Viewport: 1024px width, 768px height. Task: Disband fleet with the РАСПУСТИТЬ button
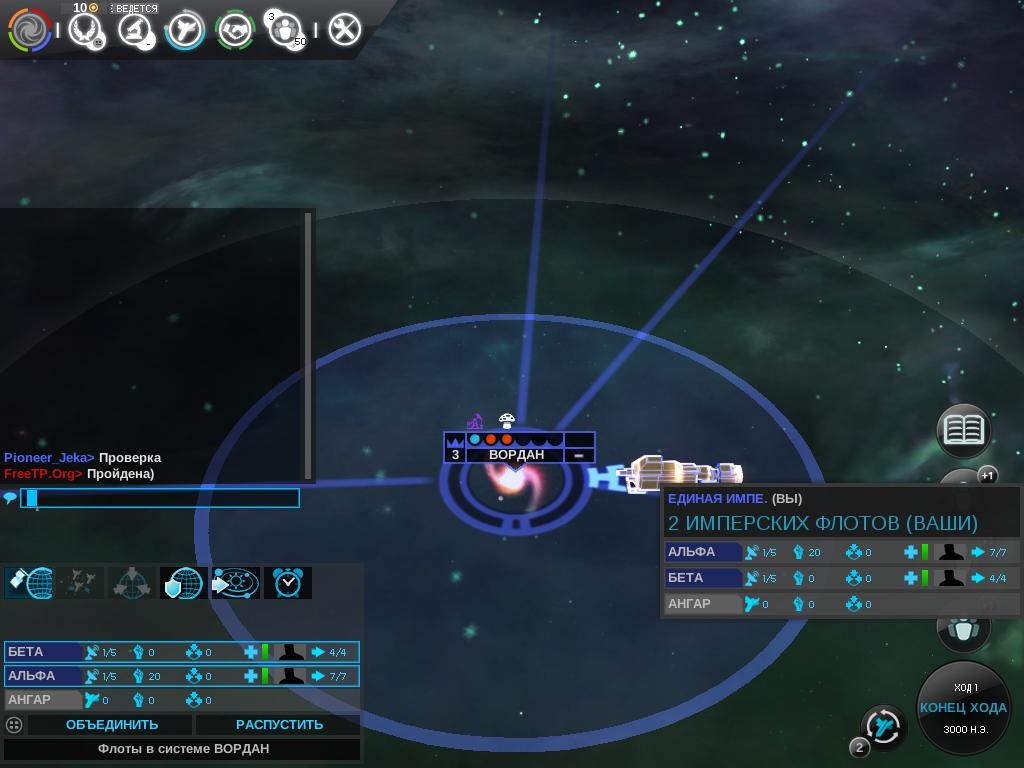tap(279, 725)
